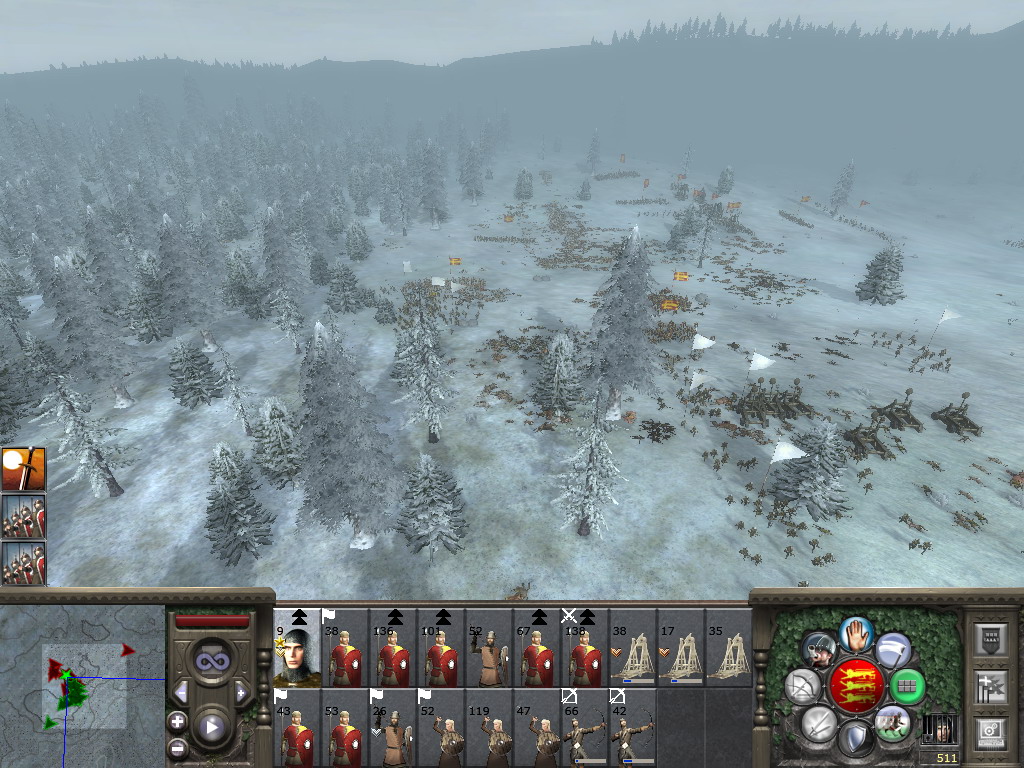Click the infinity symbol speed button
The width and height of the screenshot is (1024, 768).
pyautogui.click(x=212, y=660)
